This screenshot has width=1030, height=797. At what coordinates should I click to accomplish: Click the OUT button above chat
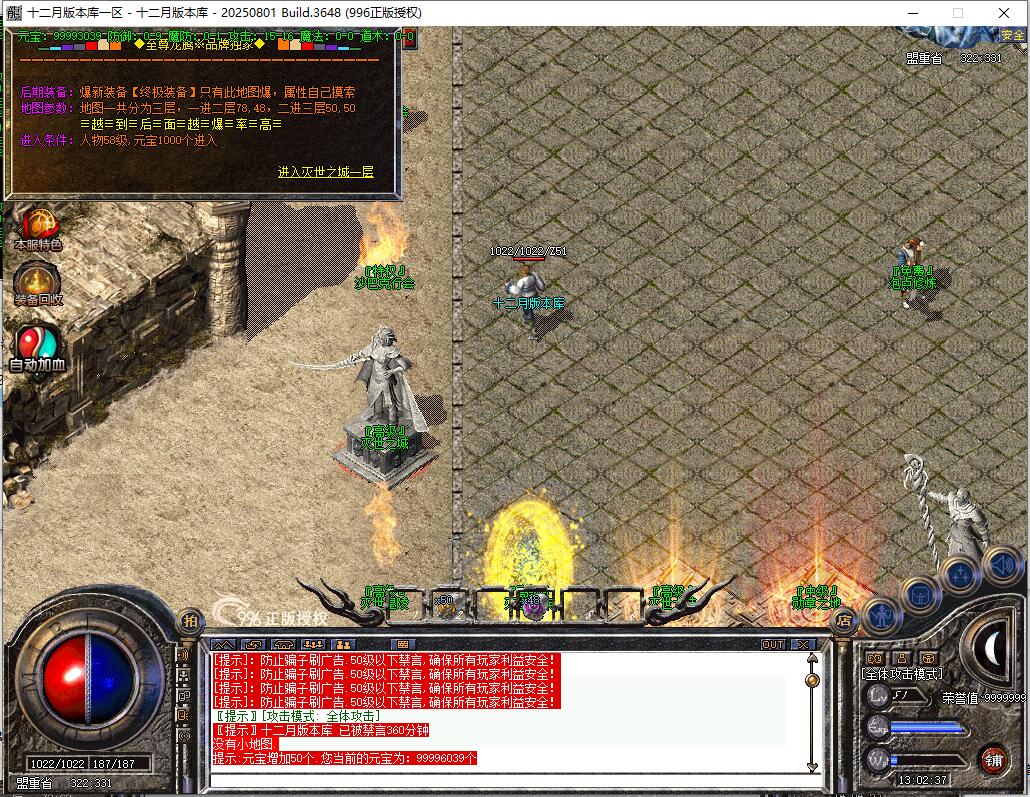(x=773, y=645)
